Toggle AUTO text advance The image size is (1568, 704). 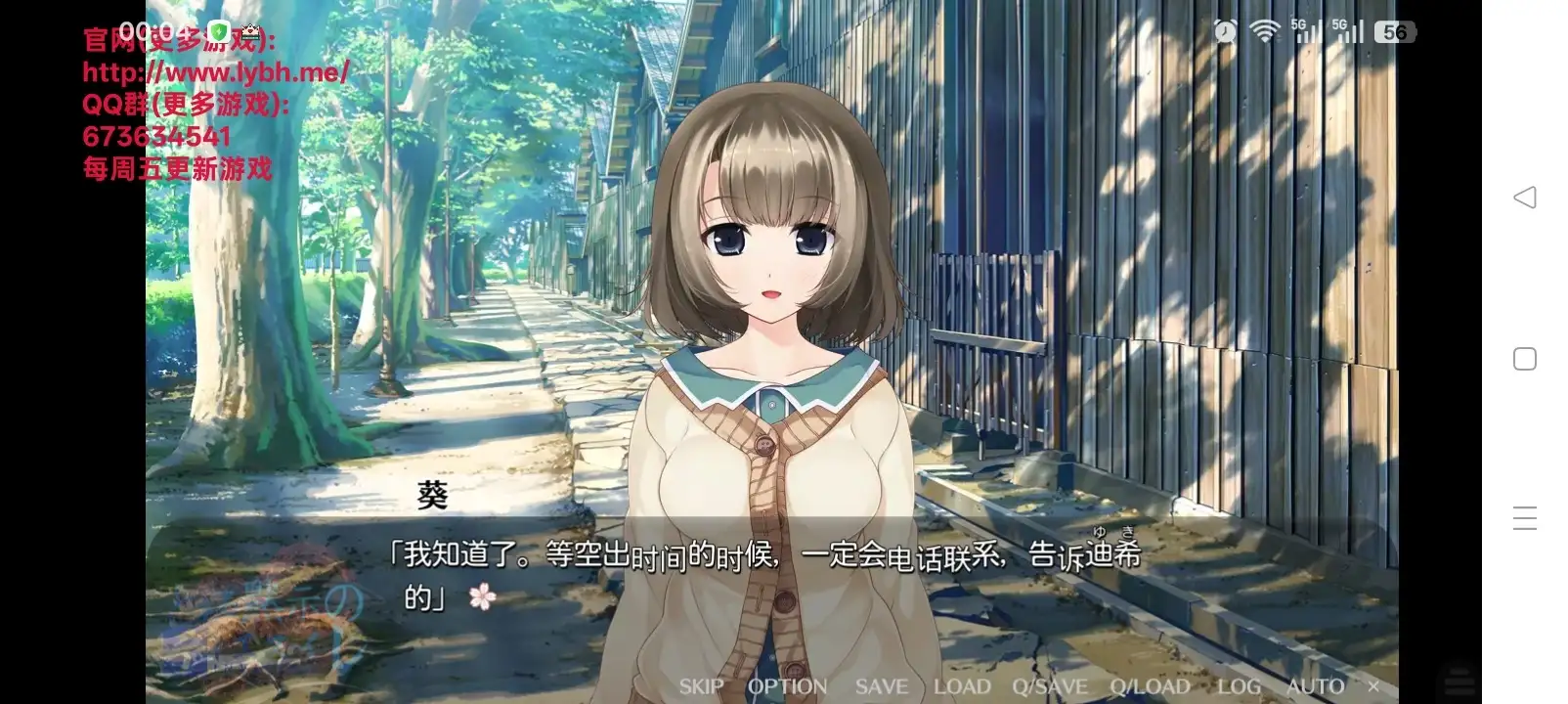pos(1315,686)
